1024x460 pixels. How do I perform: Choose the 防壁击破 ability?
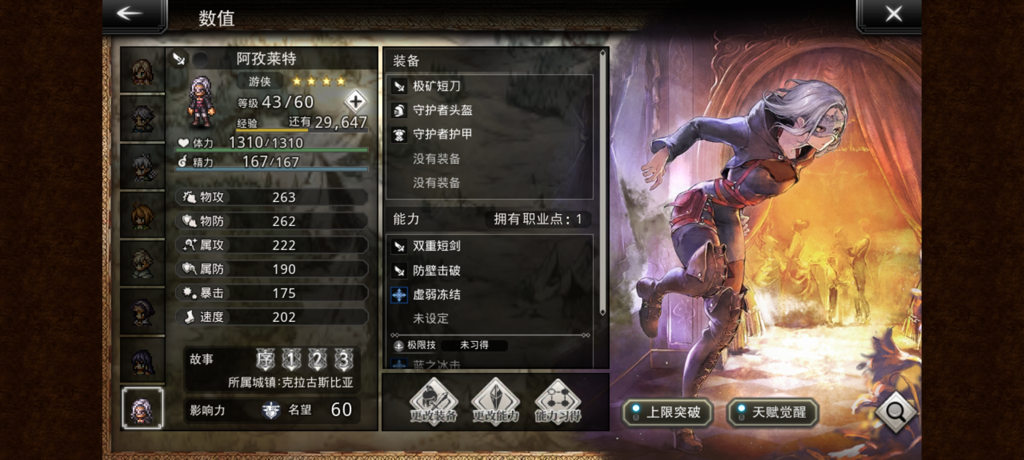tap(490, 270)
